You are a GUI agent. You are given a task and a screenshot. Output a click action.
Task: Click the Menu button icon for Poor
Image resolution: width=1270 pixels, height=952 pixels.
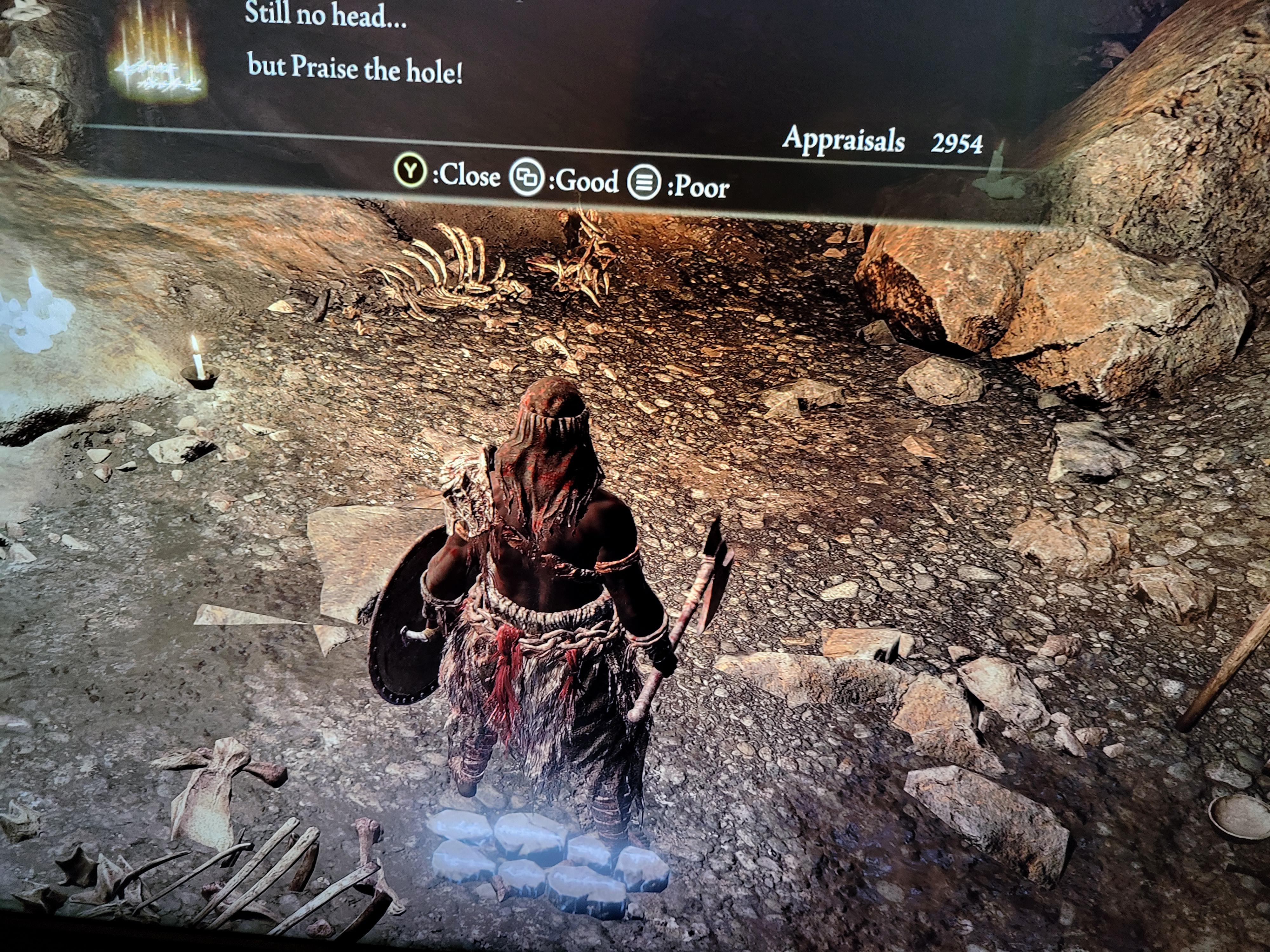(x=645, y=184)
